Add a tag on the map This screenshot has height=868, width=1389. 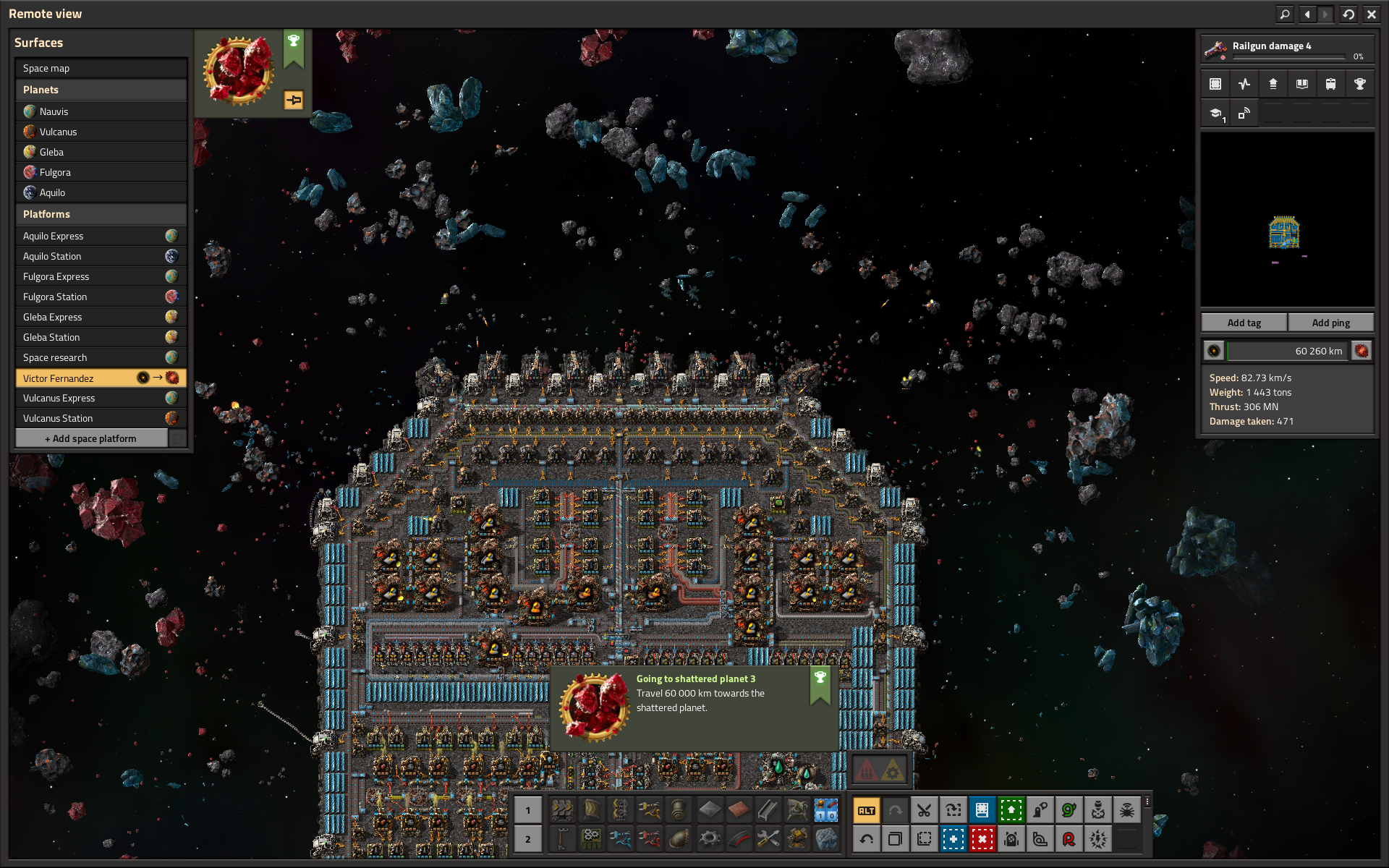point(1244,323)
